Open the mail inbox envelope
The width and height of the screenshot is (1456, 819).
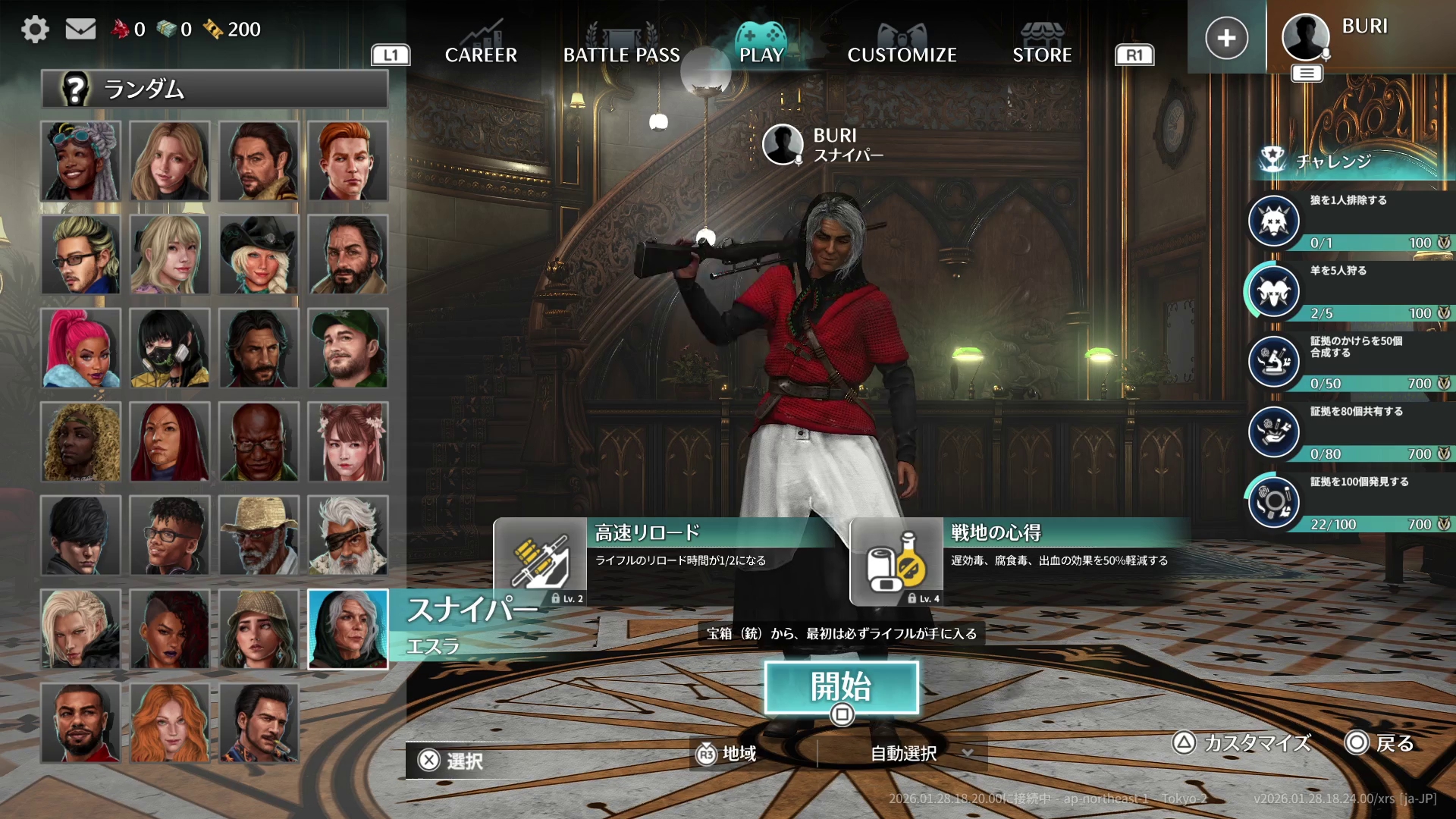click(80, 30)
